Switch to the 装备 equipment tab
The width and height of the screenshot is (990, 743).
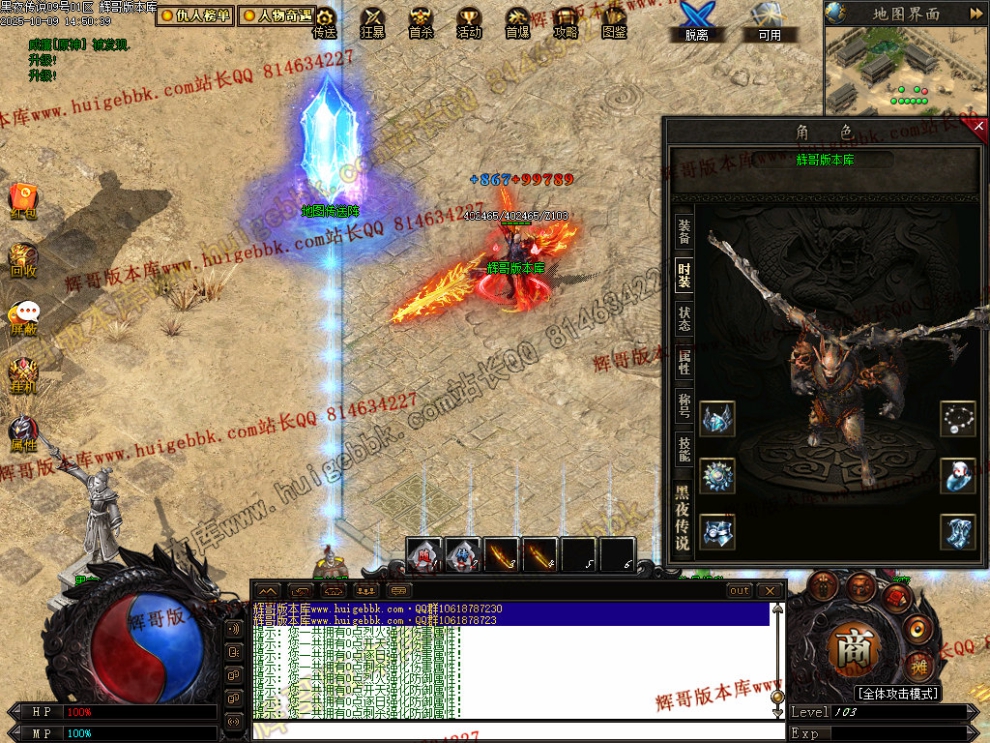684,231
